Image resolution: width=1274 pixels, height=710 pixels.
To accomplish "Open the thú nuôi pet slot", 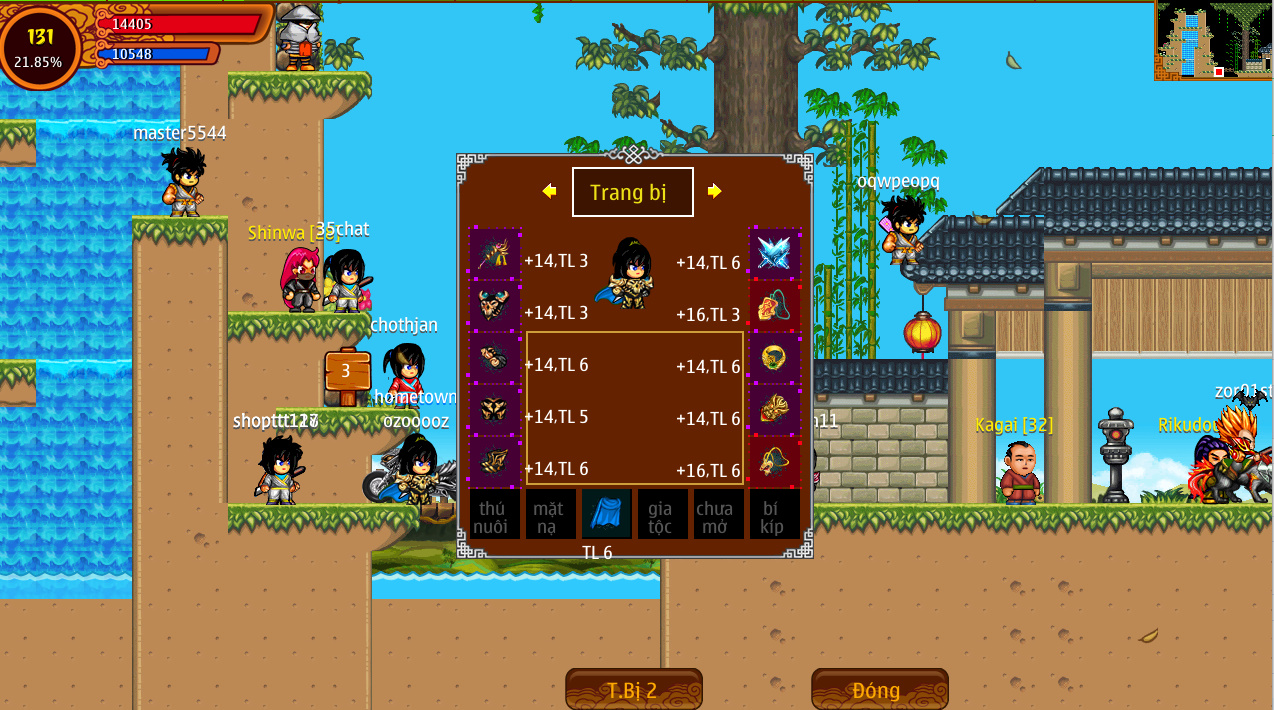I will click(494, 514).
